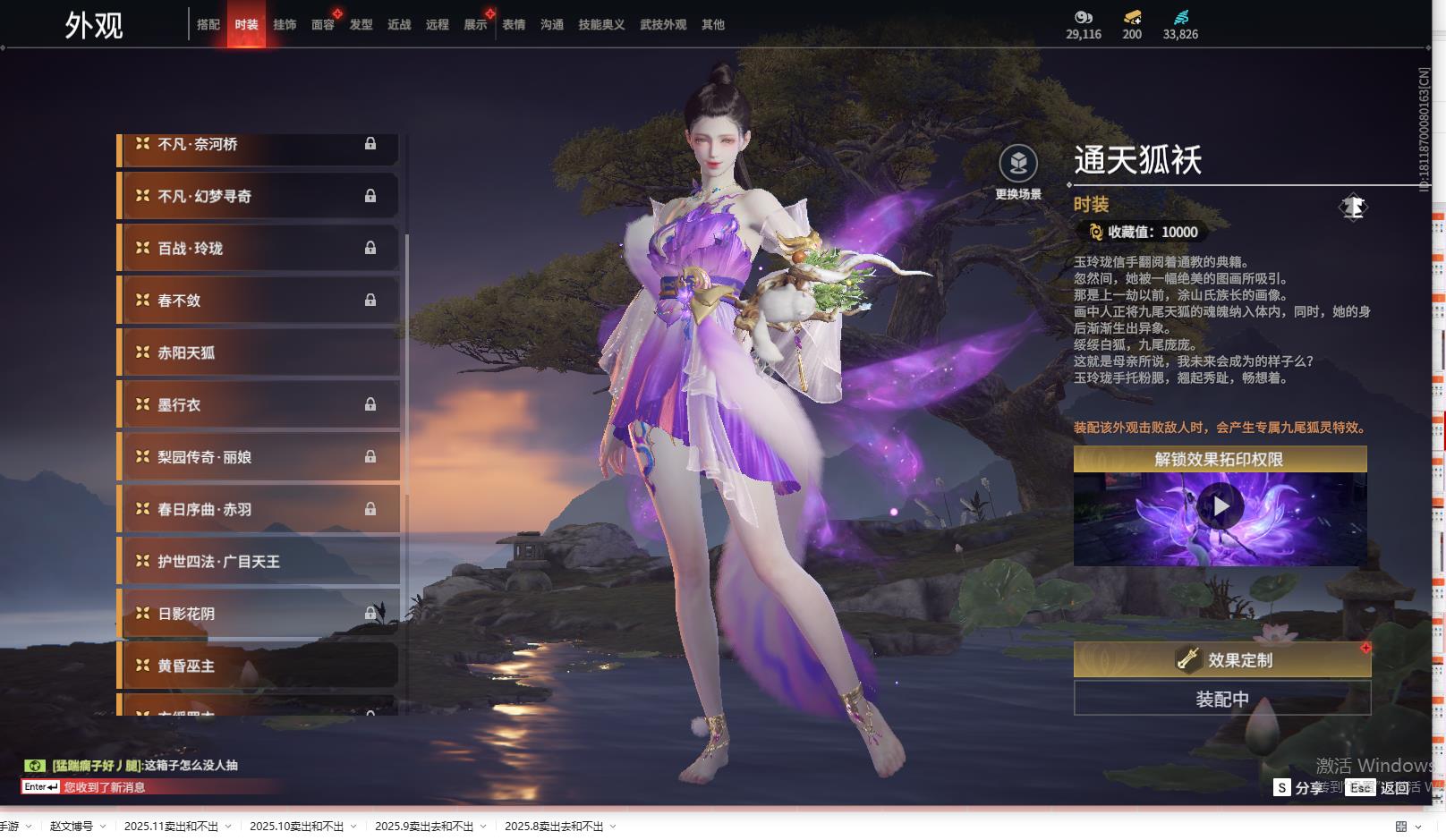Click the 返回 back button
The width and height of the screenshot is (1446, 840).
(x=1382, y=787)
